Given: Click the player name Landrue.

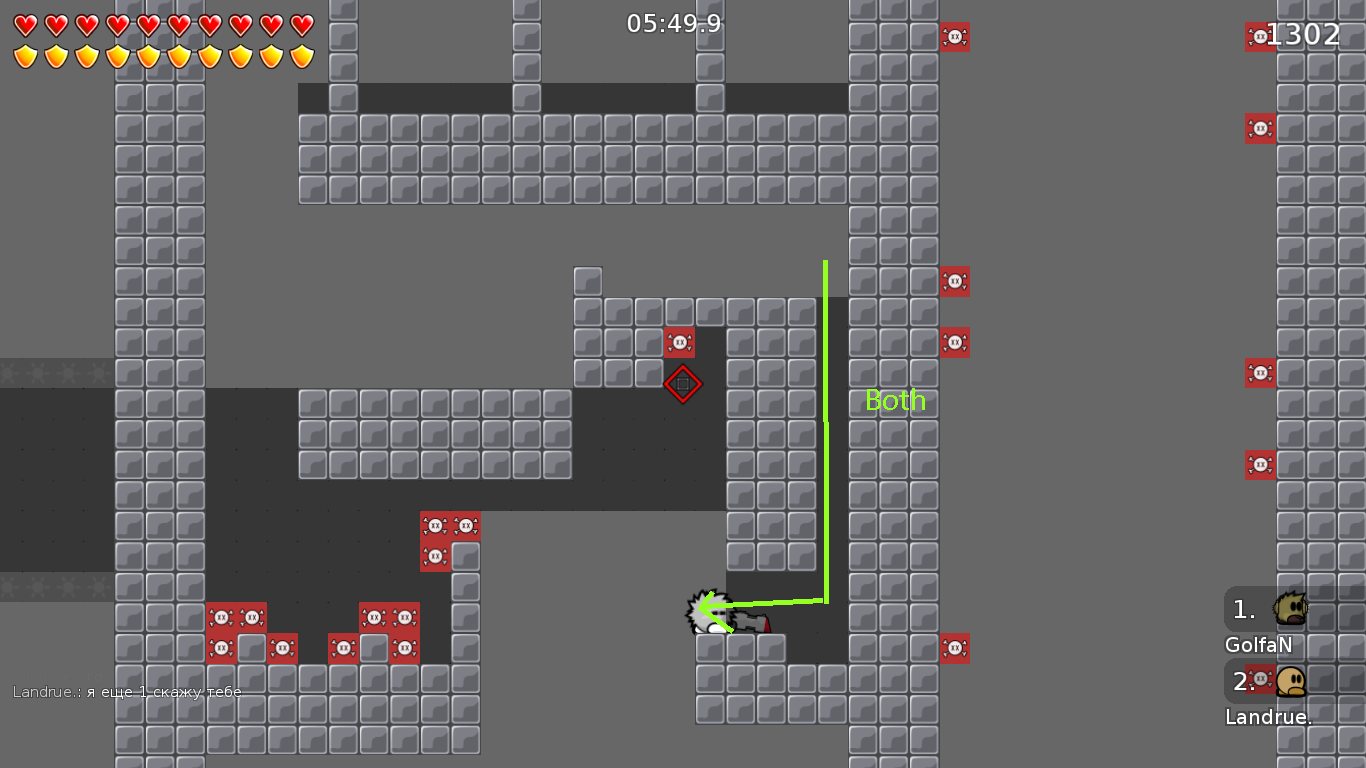Looking at the screenshot, I should (x=1268, y=717).
